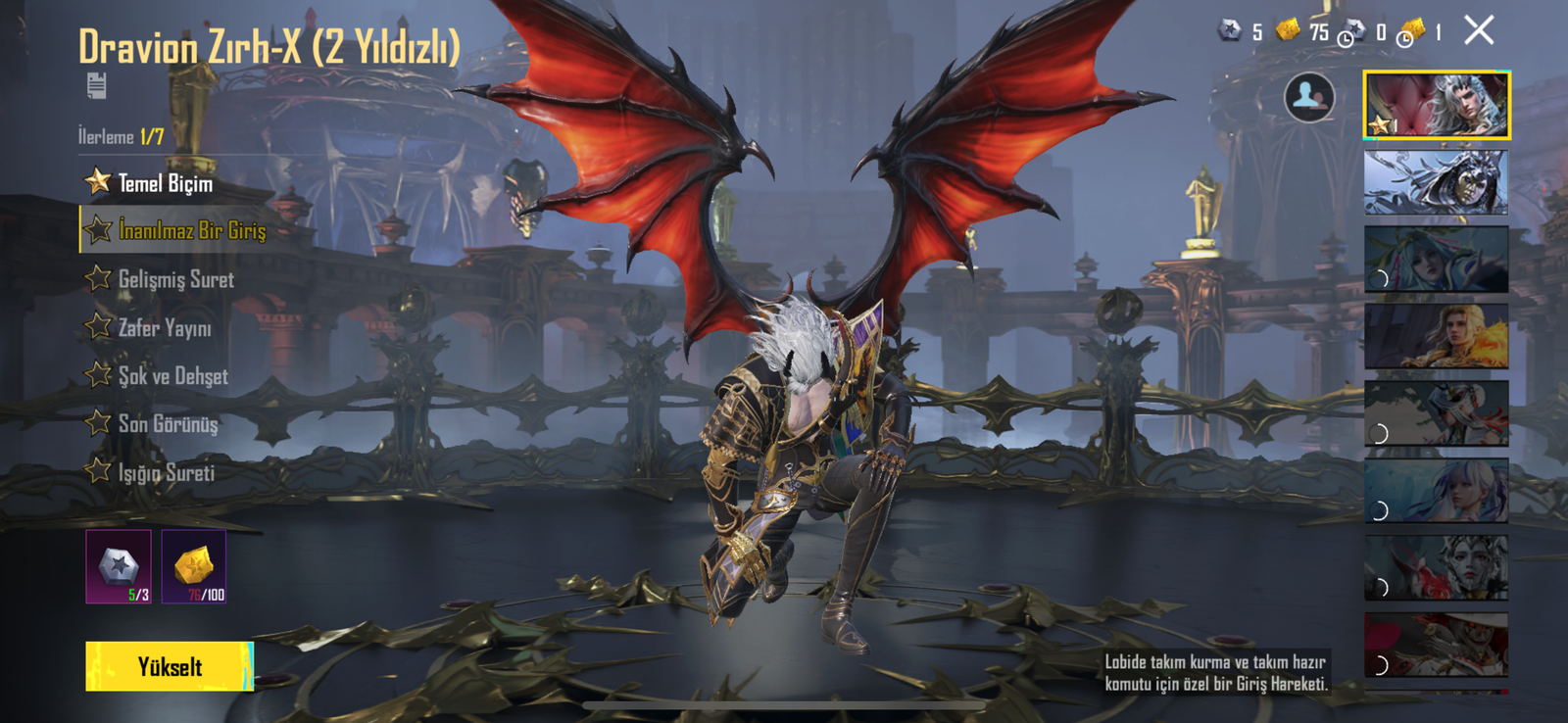Image resolution: width=1568 pixels, height=723 pixels.
Task: Choose the Şok ve Dehşet stage
Action: pyautogui.click(x=172, y=376)
